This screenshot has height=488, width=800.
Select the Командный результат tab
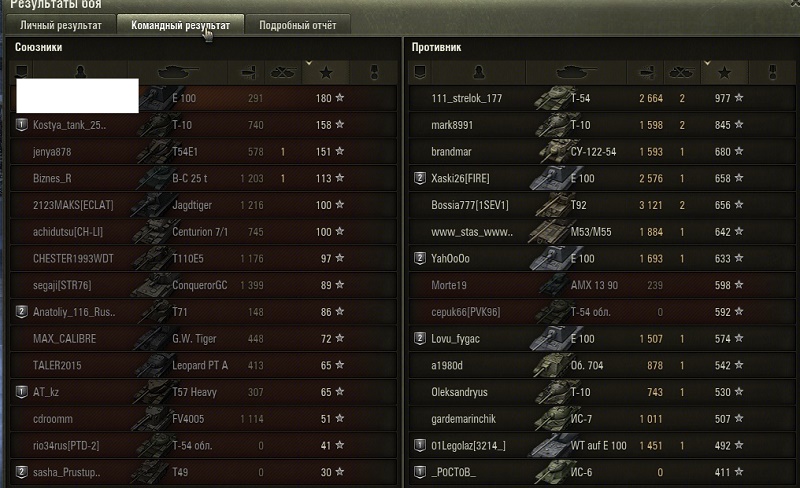(x=181, y=25)
